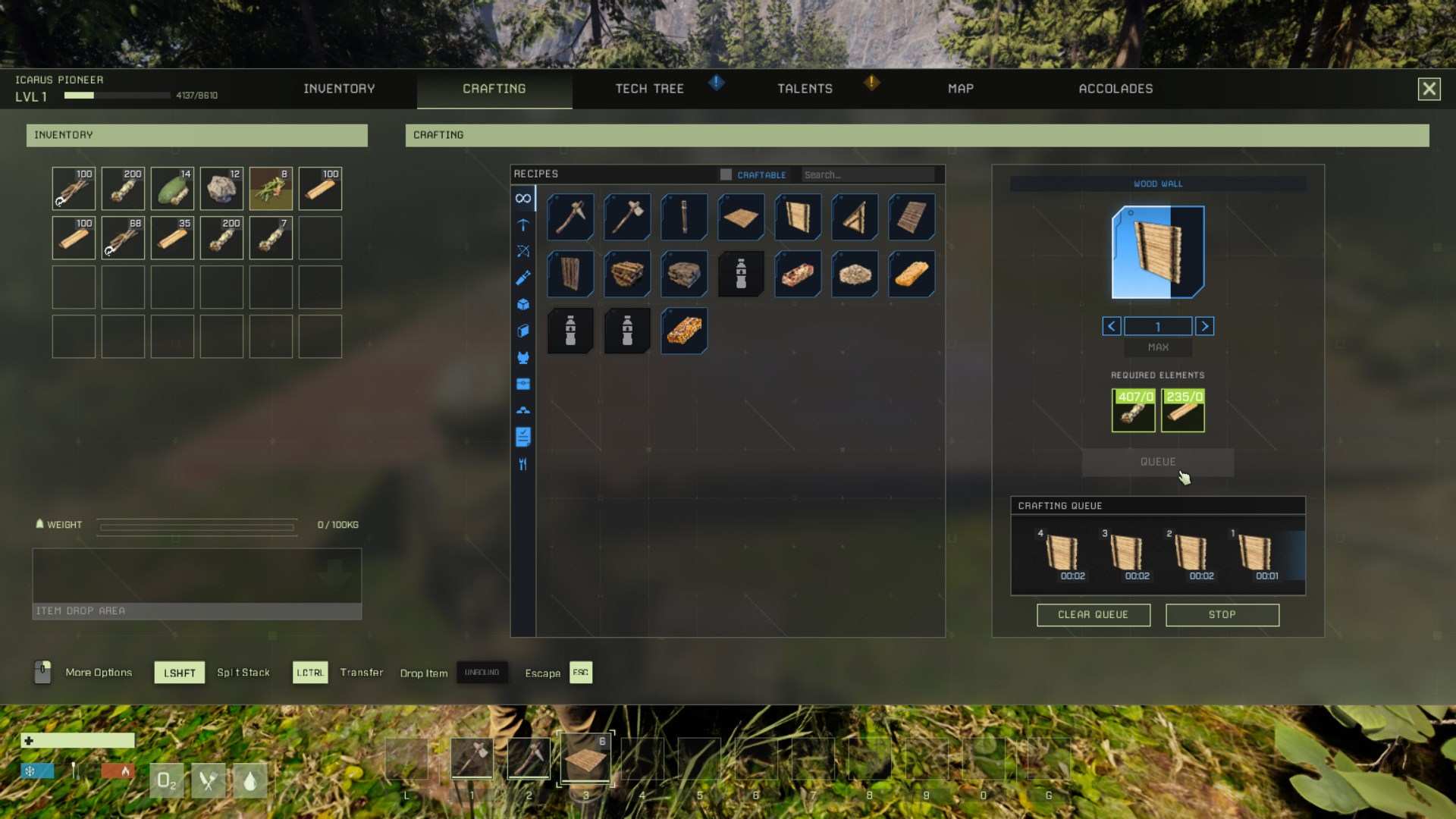
Task: Decrease craft quantity with left arrow
Action: (1112, 326)
